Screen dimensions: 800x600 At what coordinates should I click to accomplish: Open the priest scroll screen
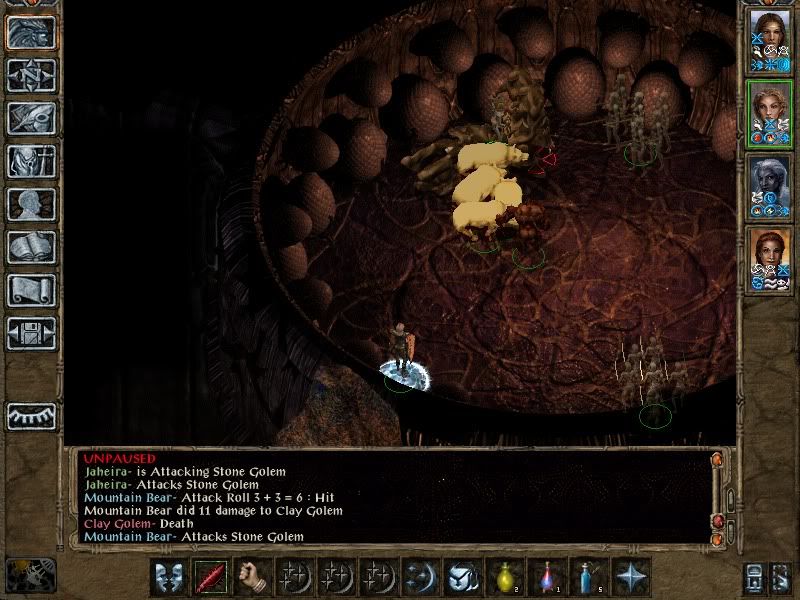(x=31, y=290)
